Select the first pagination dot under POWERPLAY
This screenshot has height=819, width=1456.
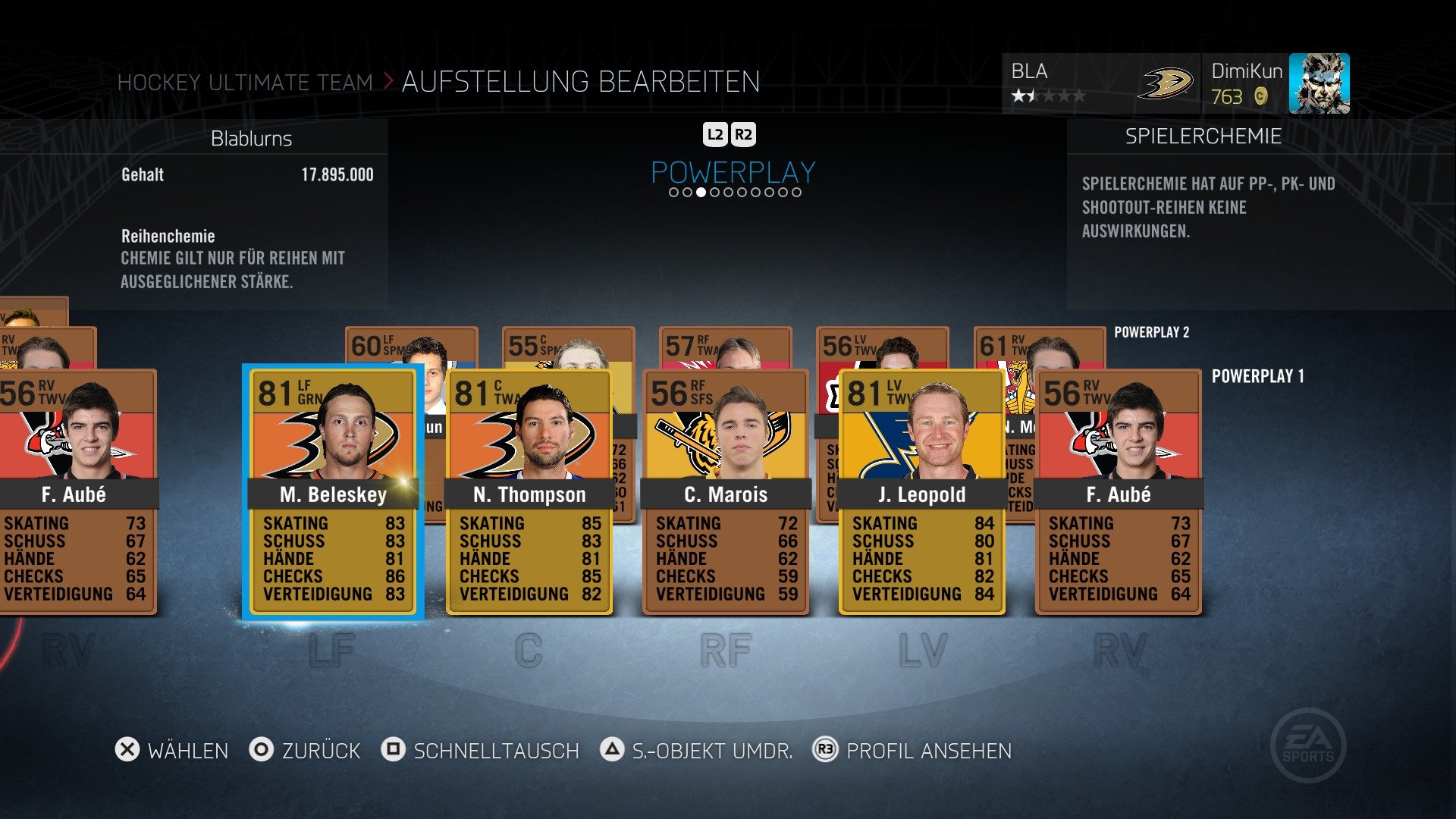tap(673, 192)
